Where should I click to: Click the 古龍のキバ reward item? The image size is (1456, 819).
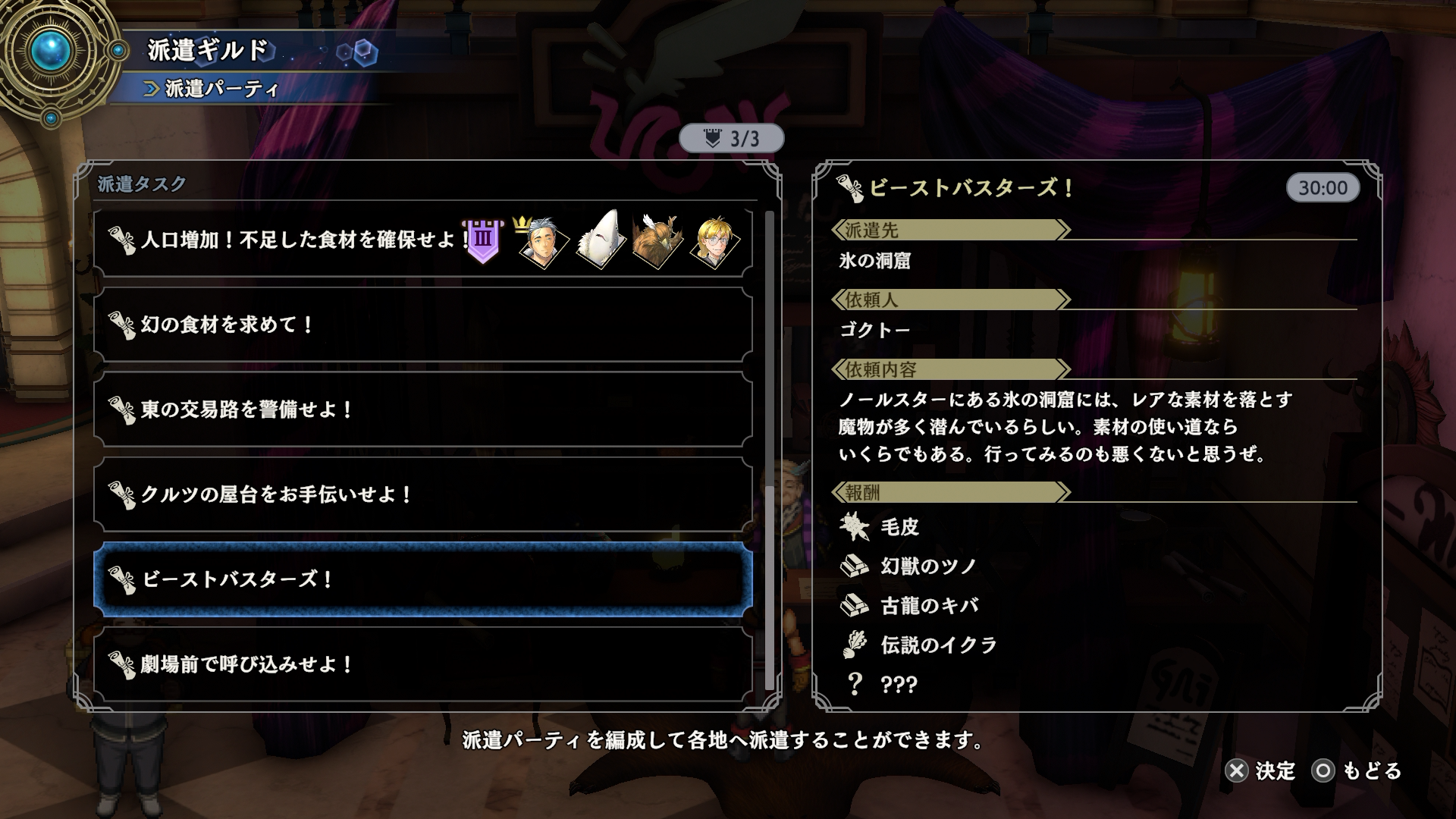(929, 606)
